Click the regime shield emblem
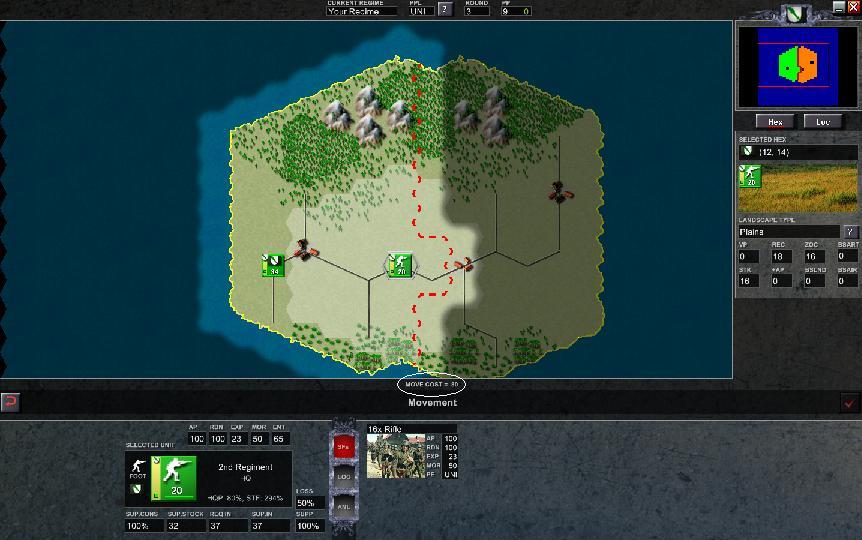Screen dimensions: 862x540 795,14
